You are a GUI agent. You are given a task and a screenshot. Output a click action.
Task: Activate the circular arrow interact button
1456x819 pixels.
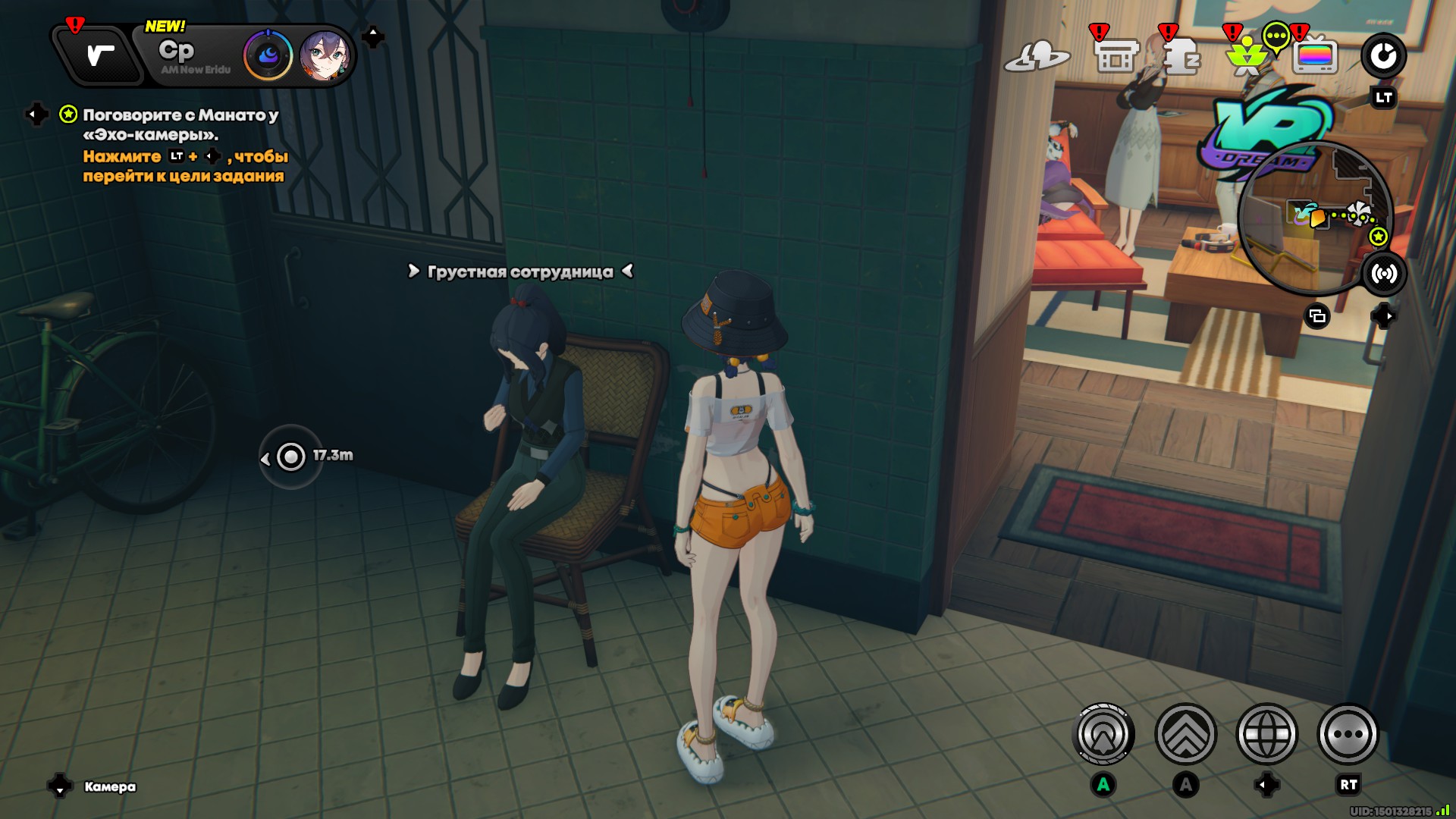[x=1103, y=734]
